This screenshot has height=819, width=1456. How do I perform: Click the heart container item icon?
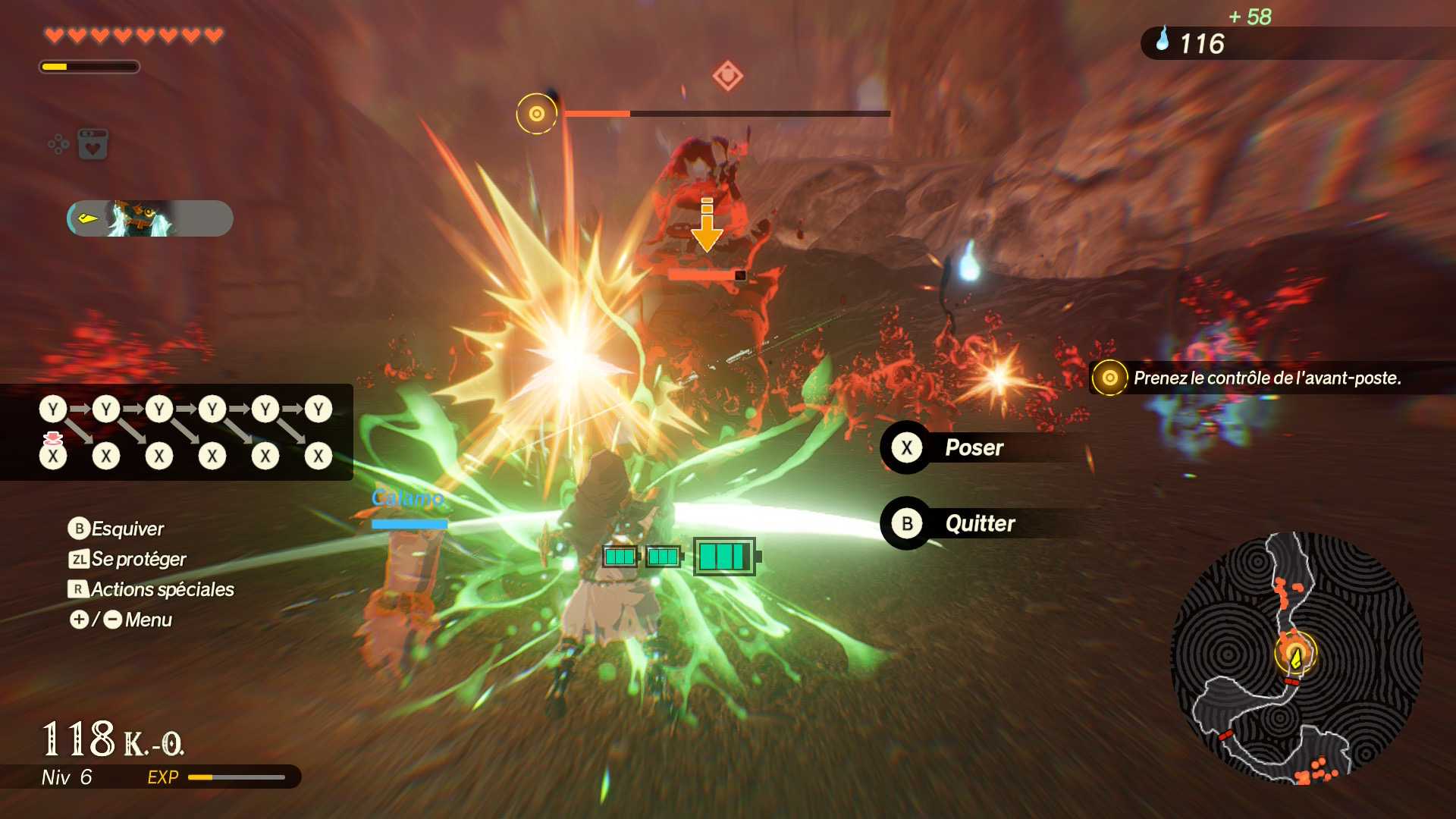pyautogui.click(x=93, y=144)
